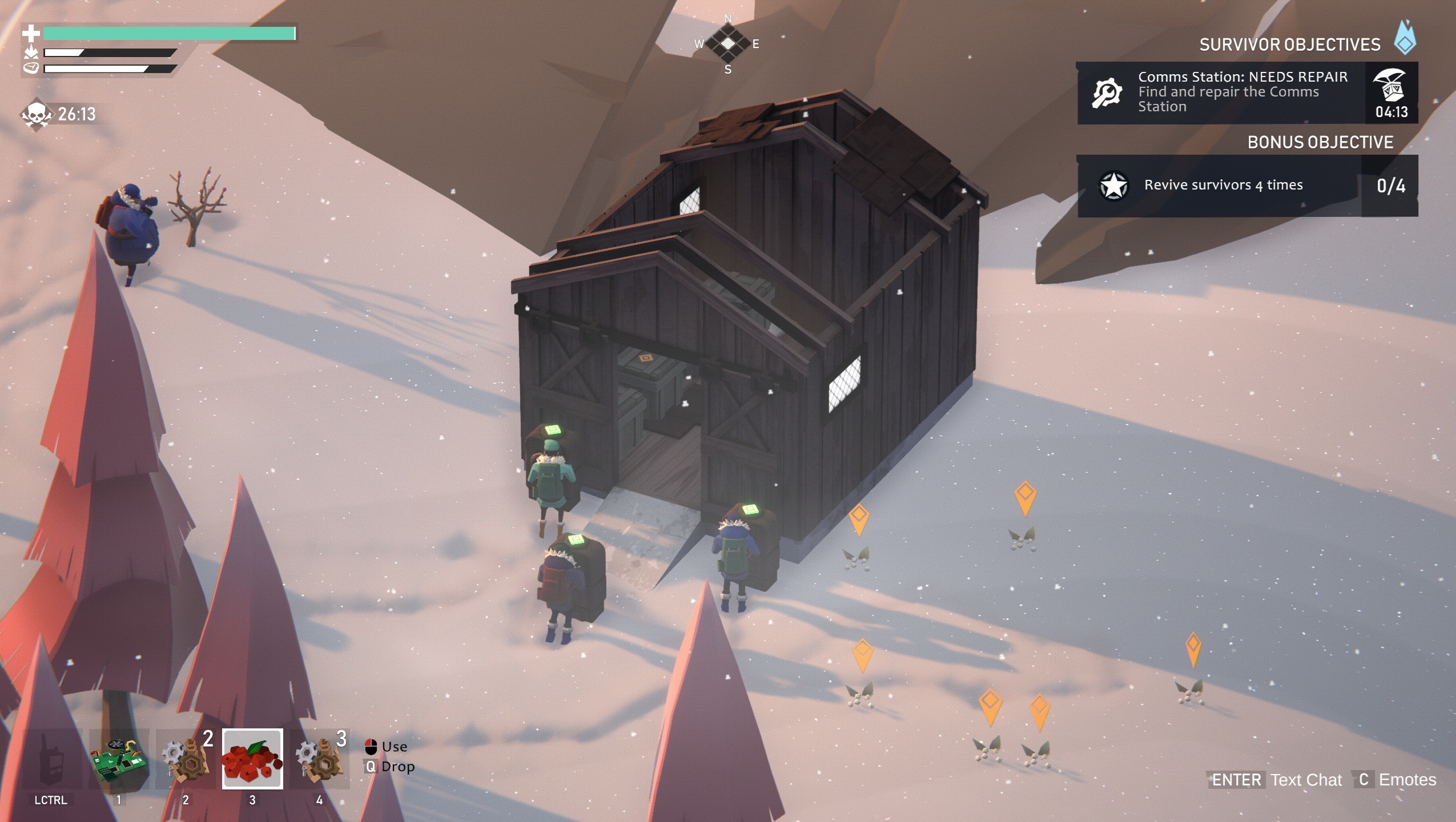Open Text Chat via the ENTER label
1456x822 pixels.
pyautogui.click(x=1237, y=780)
